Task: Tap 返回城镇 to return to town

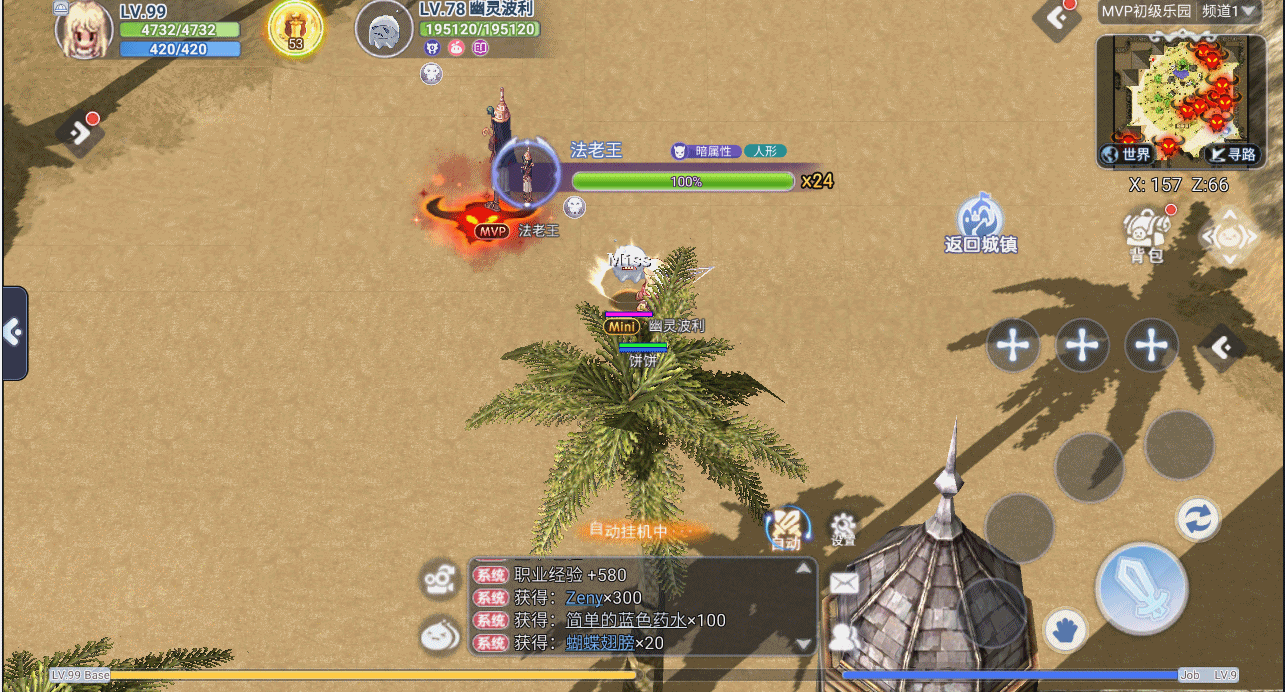Action: pyautogui.click(x=980, y=222)
